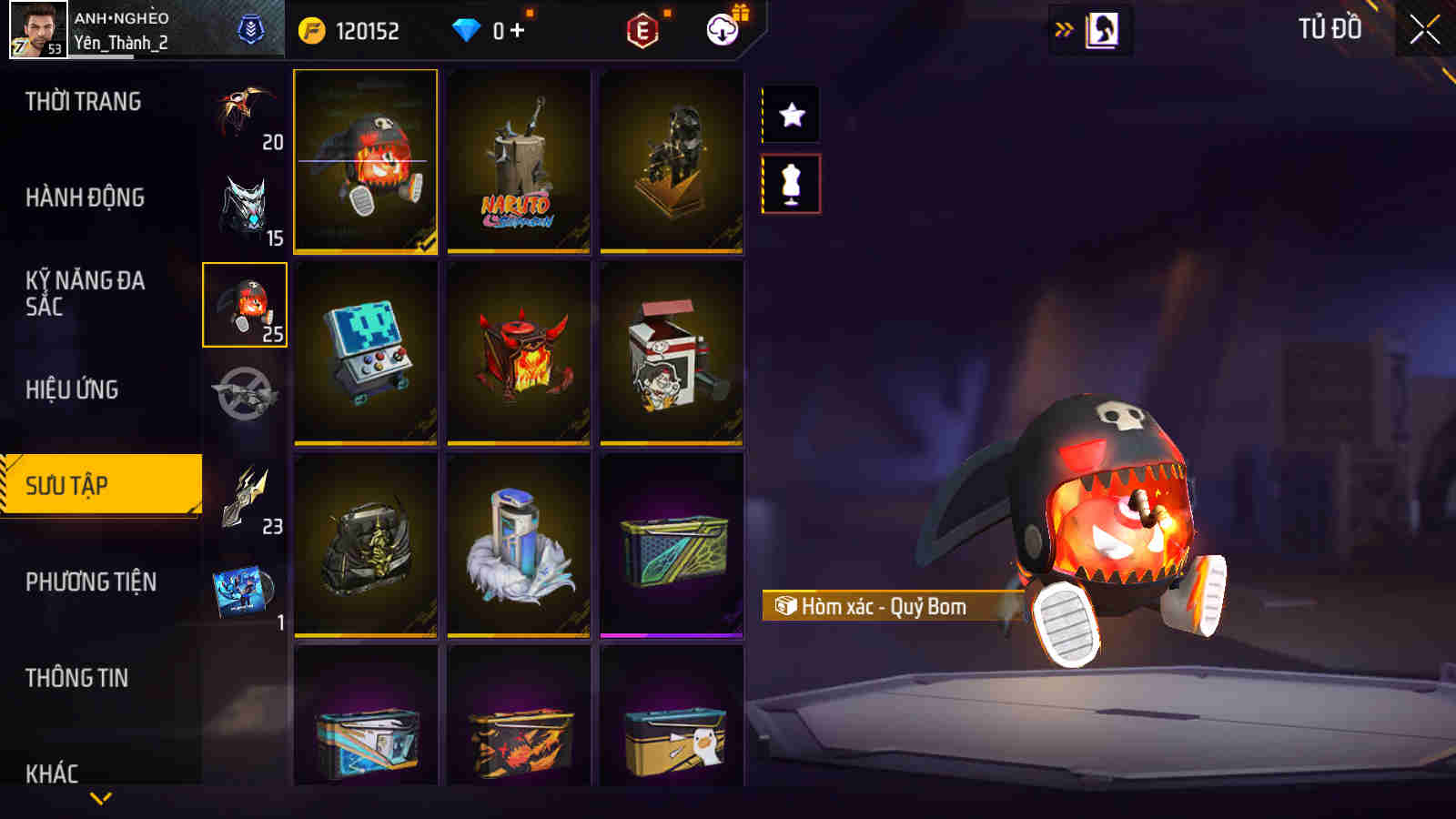Toggle the crossed-gun skin category filter
This screenshot has height=819, width=1456.
coord(242,391)
